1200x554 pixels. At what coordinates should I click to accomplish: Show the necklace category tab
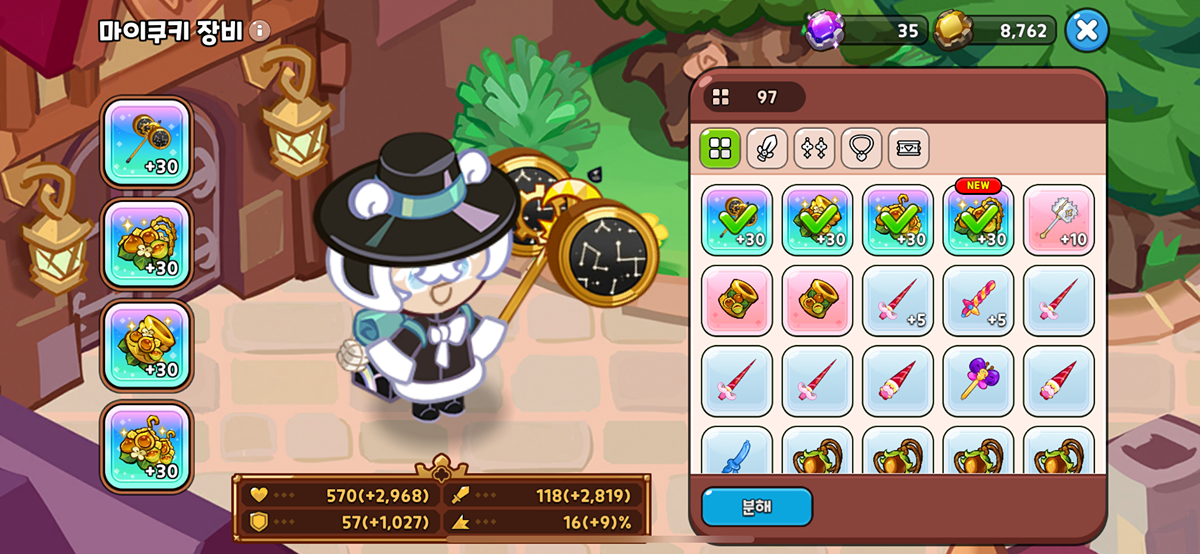point(861,148)
